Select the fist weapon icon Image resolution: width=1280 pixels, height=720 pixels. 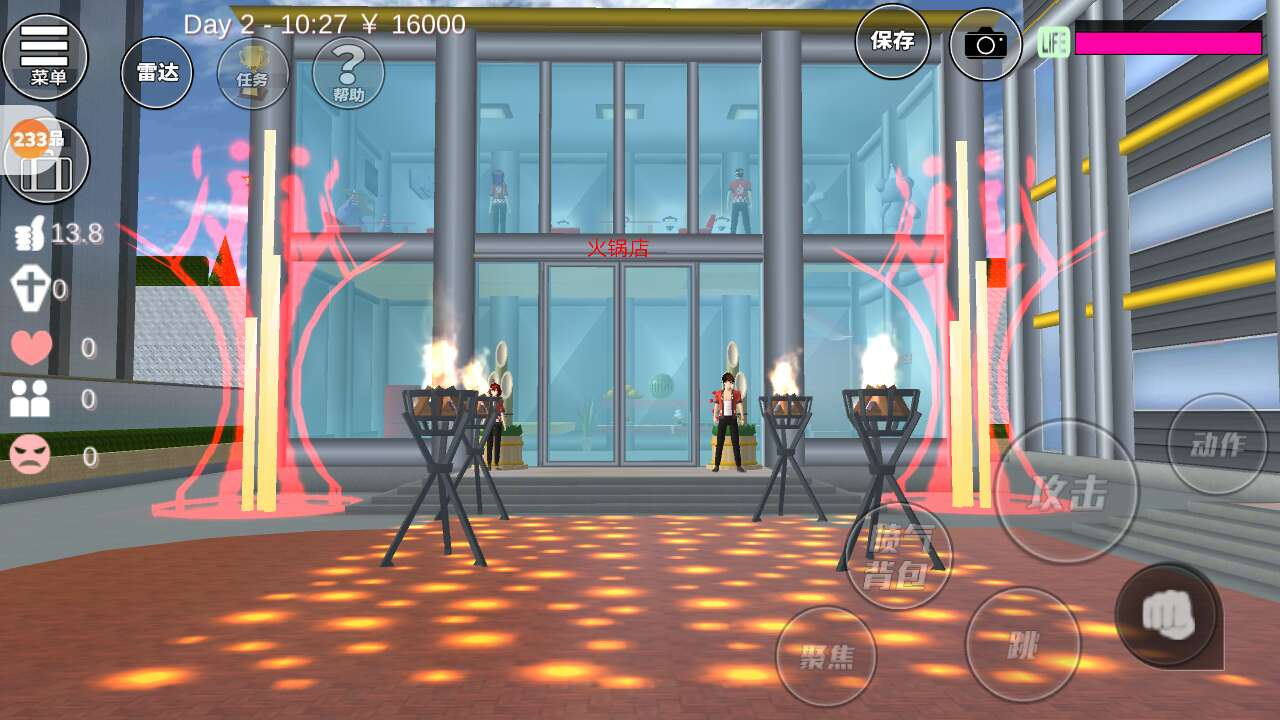coord(1168,614)
